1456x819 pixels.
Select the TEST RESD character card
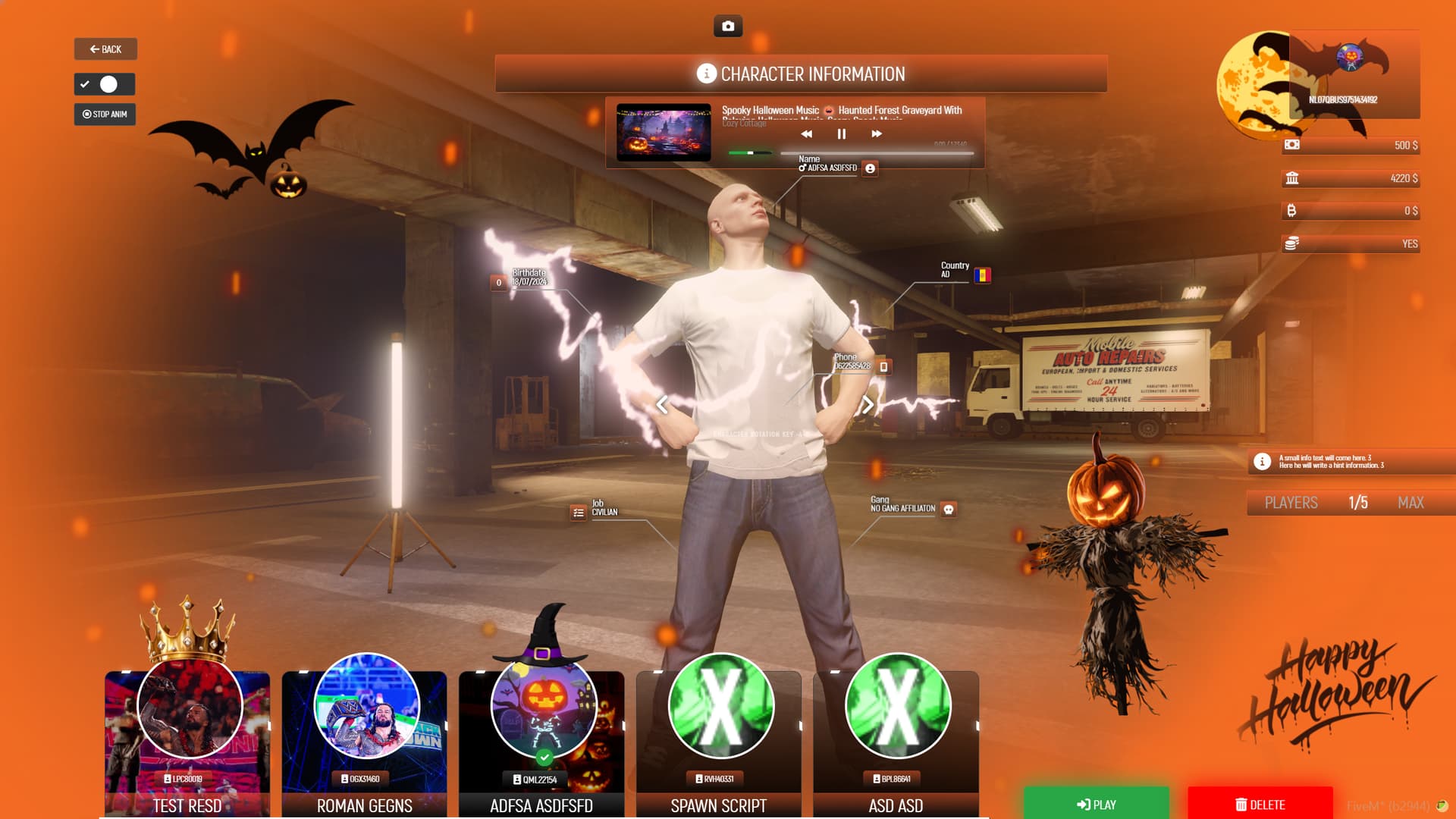coord(187,743)
